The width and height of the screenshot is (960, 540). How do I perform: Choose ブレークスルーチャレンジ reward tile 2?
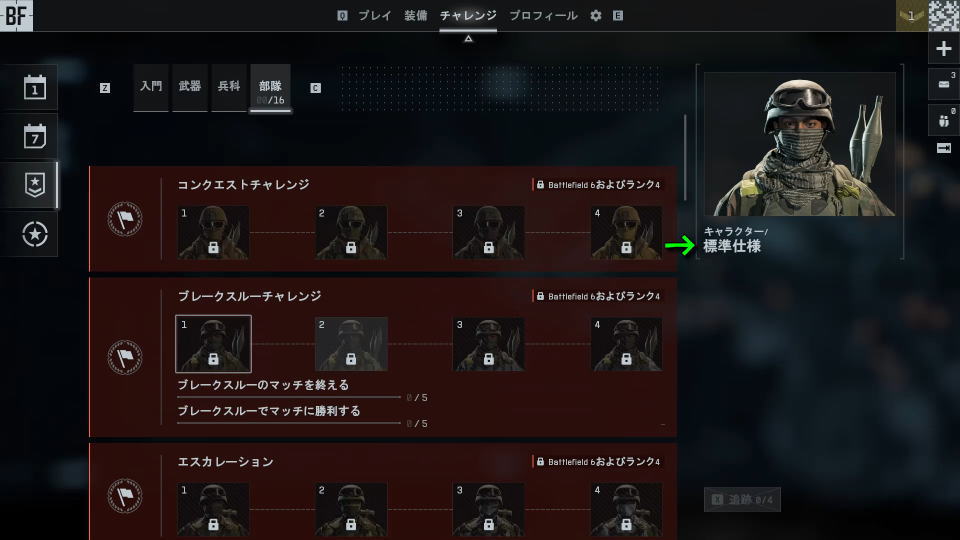tap(351, 344)
